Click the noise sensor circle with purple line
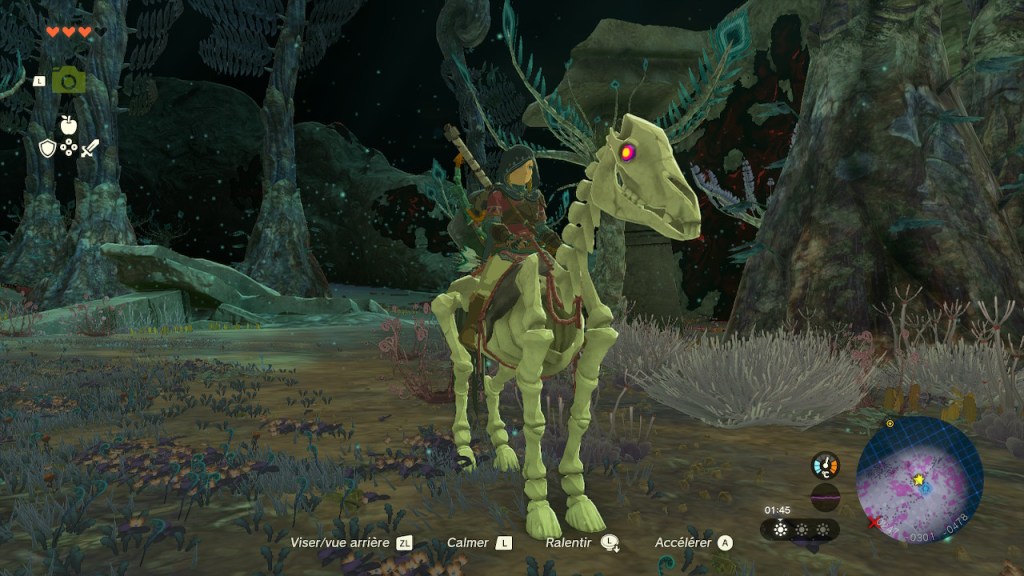Viewport: 1024px width, 576px height. pyautogui.click(x=825, y=497)
